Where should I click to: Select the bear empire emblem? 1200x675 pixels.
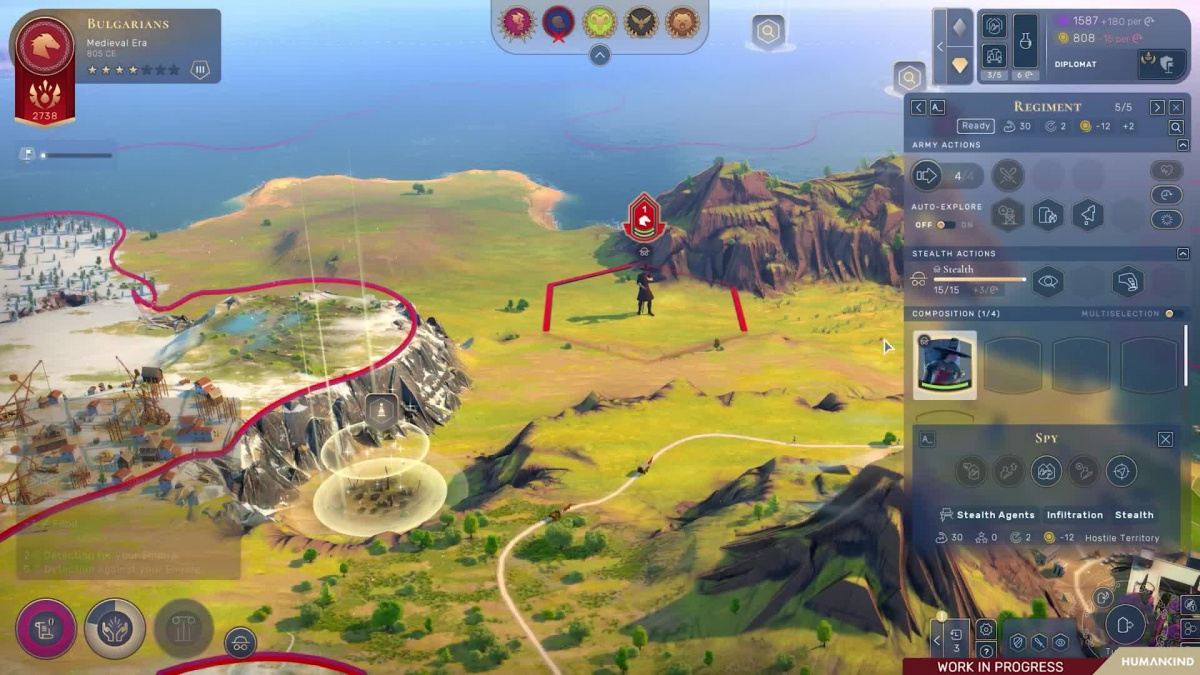[682, 23]
